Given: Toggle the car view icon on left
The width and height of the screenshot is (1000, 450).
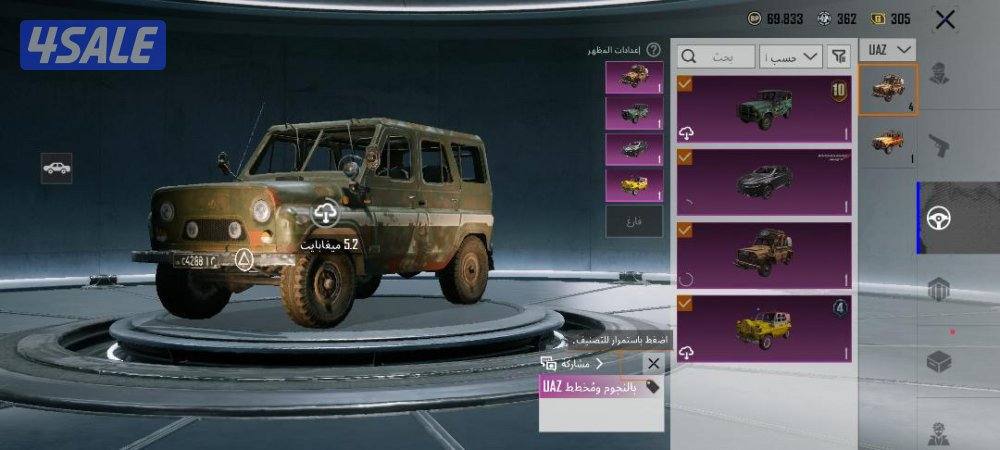Looking at the screenshot, I should point(56,168).
